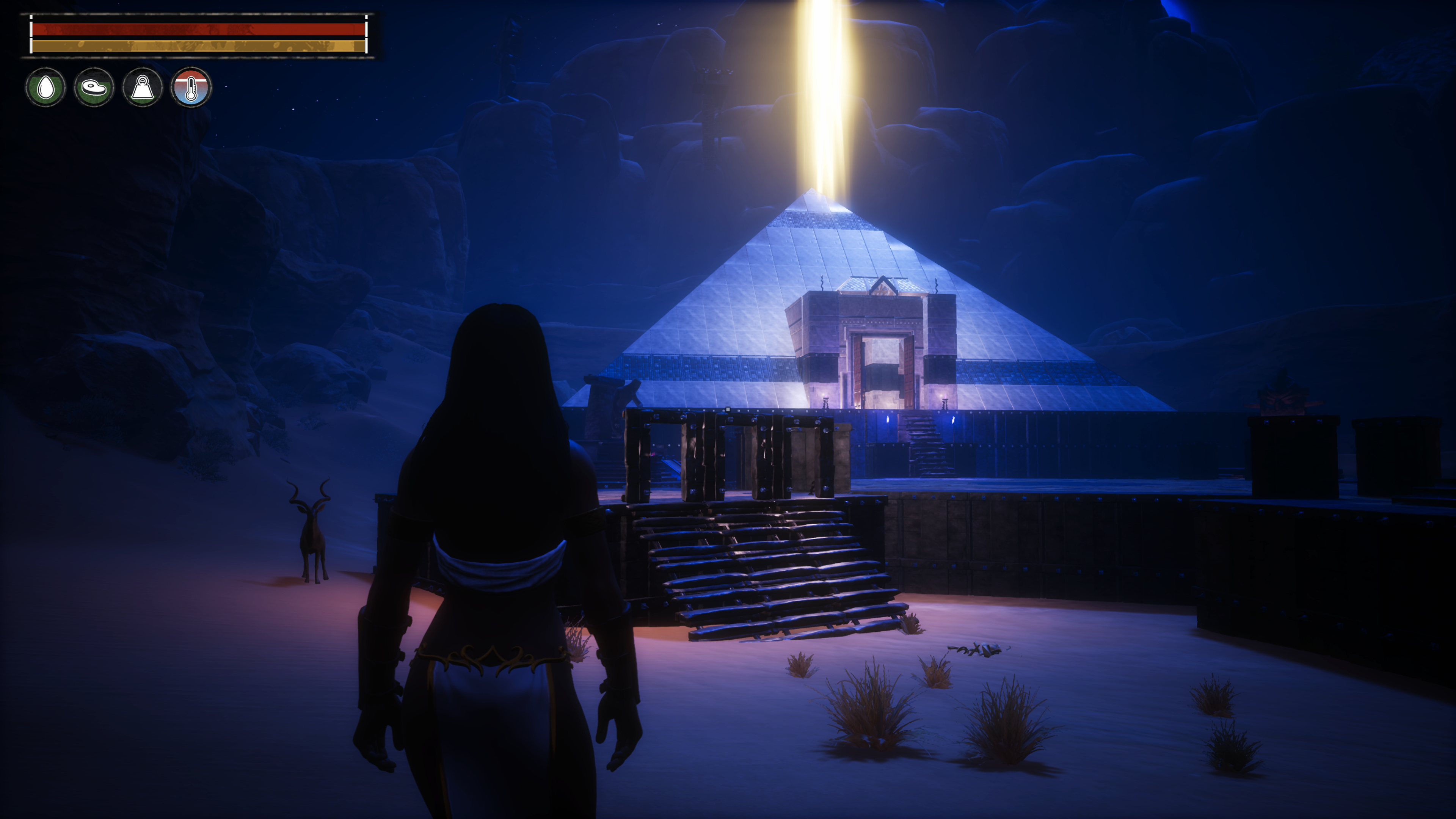Viewport: 1456px width, 819px height.
Task: Select the meat hunger status icon
Action: click(x=94, y=88)
